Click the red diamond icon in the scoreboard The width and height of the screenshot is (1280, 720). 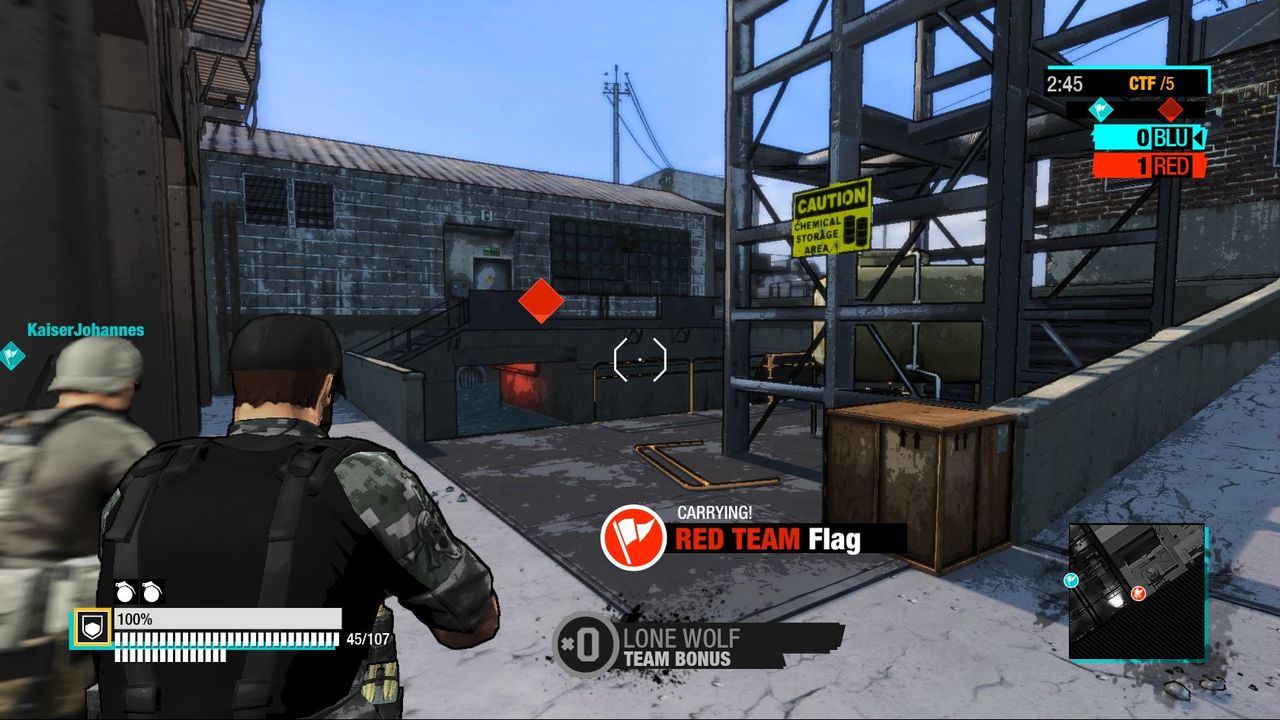[x=1169, y=108]
